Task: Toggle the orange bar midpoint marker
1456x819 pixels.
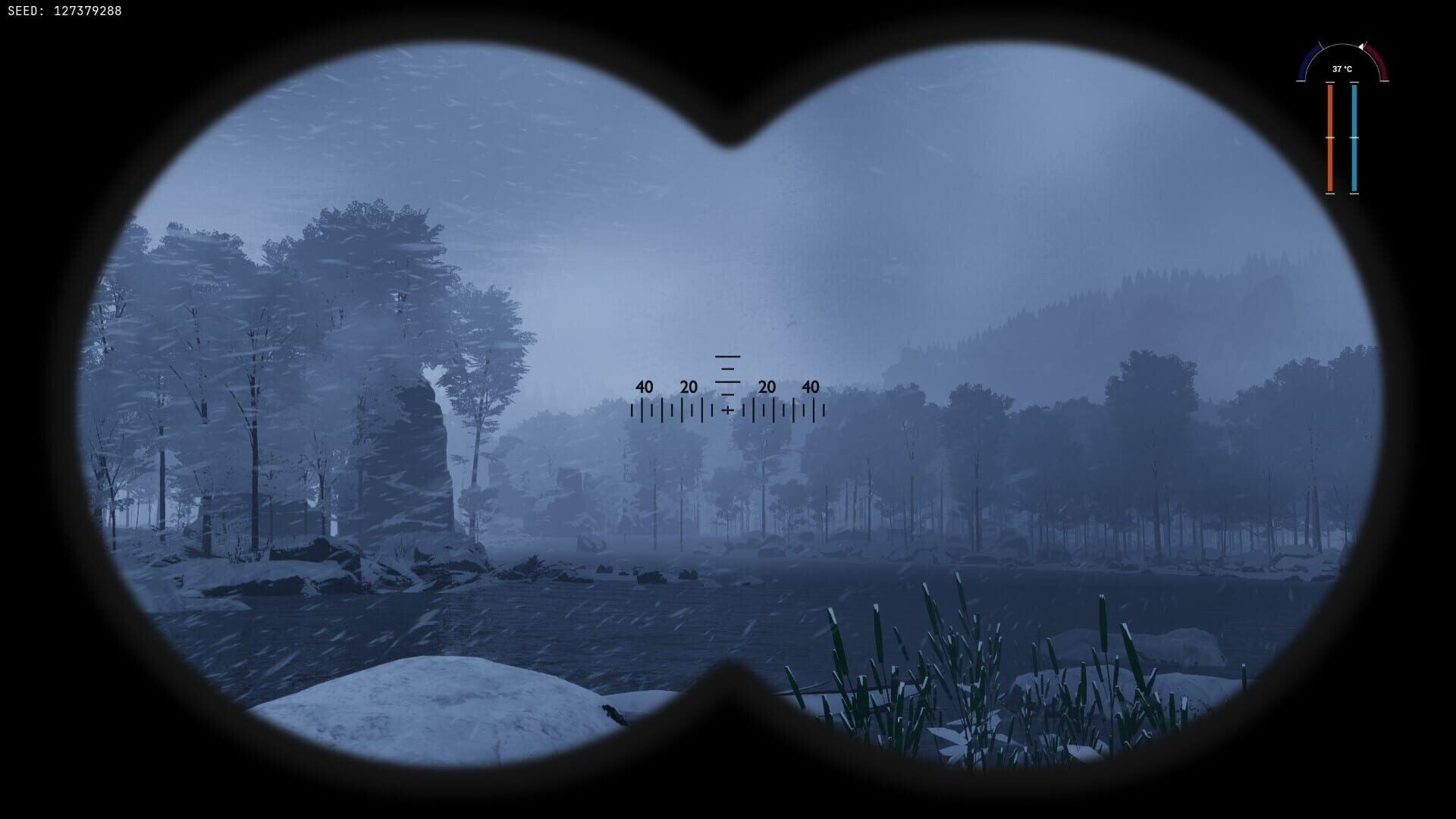Action: 1330,138
